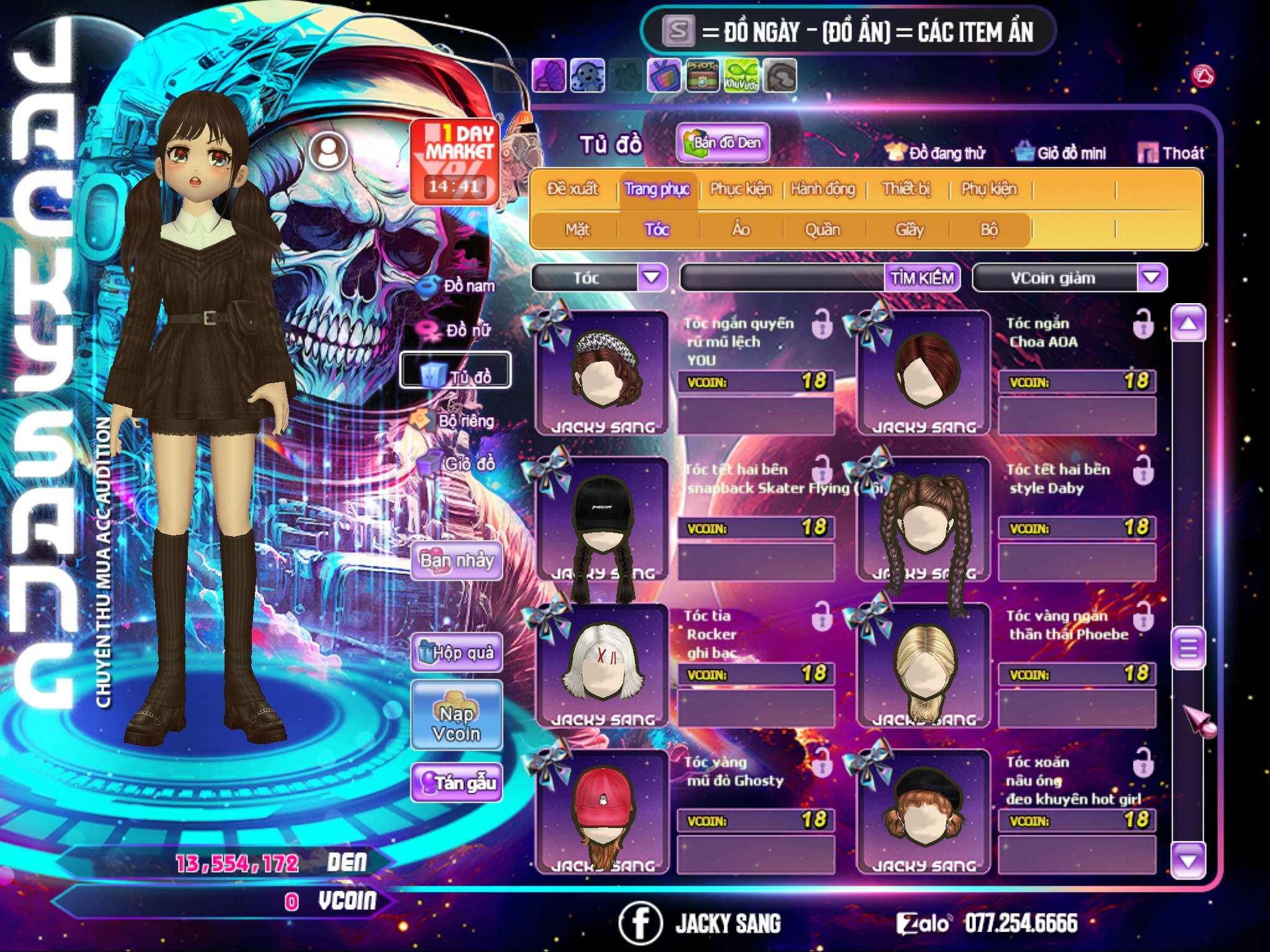Switch to the Phục kiện tab
1270x952 pixels.
[740, 189]
